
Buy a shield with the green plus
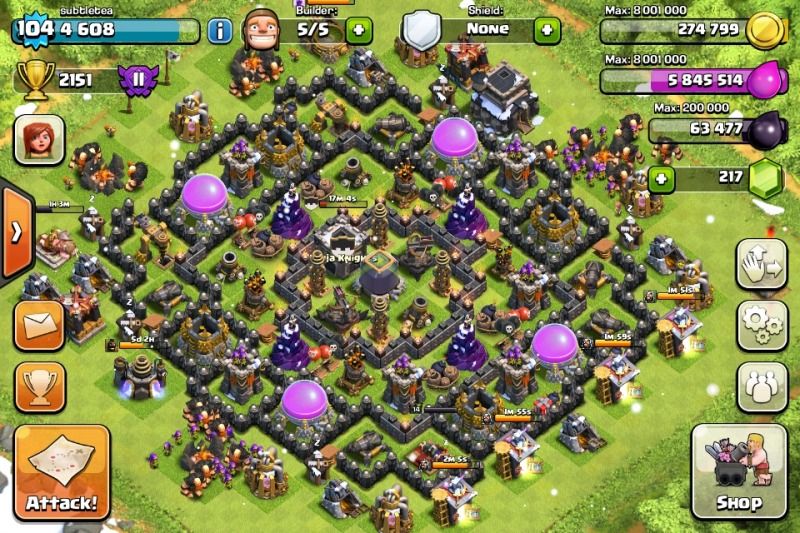pyautogui.click(x=546, y=30)
